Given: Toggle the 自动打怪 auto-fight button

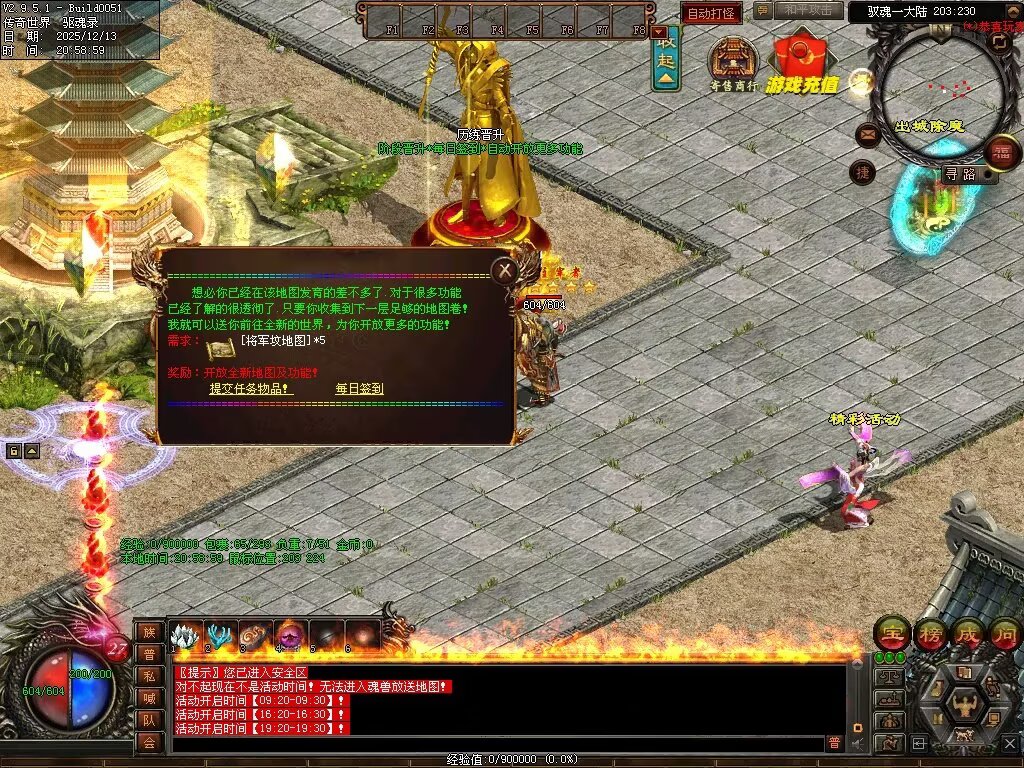Looking at the screenshot, I should point(711,14).
